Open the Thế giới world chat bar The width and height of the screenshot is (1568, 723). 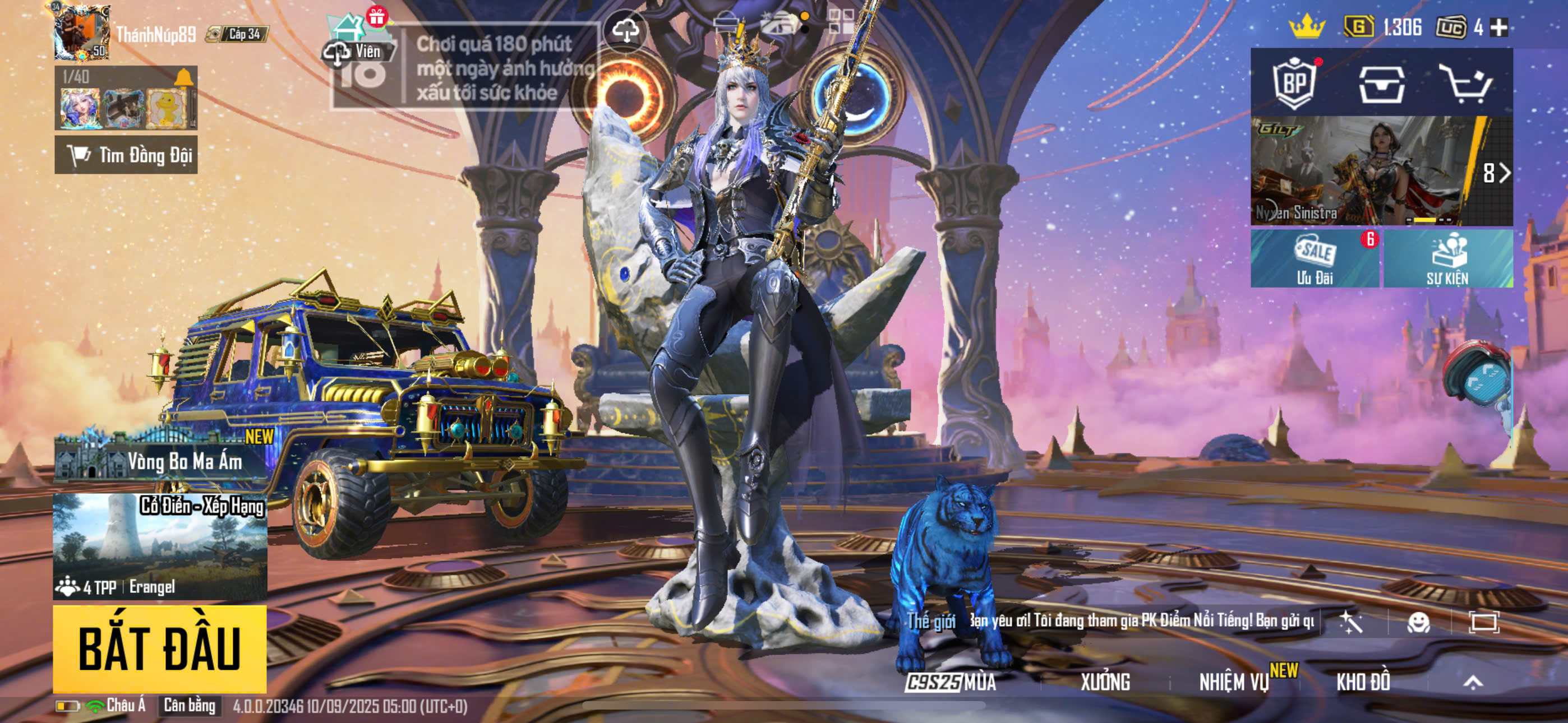pos(1108,621)
